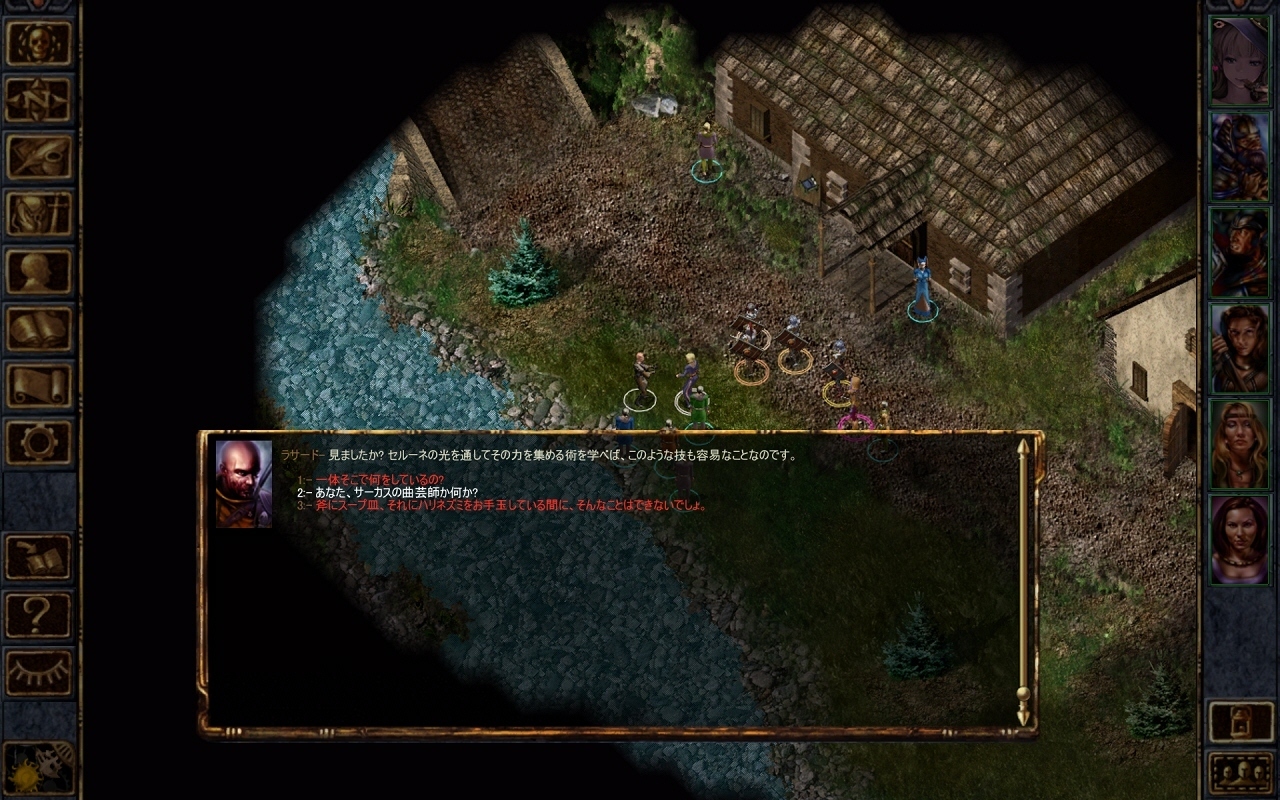Select the red-helmeted warrior portrait

pyautogui.click(x=1240, y=252)
